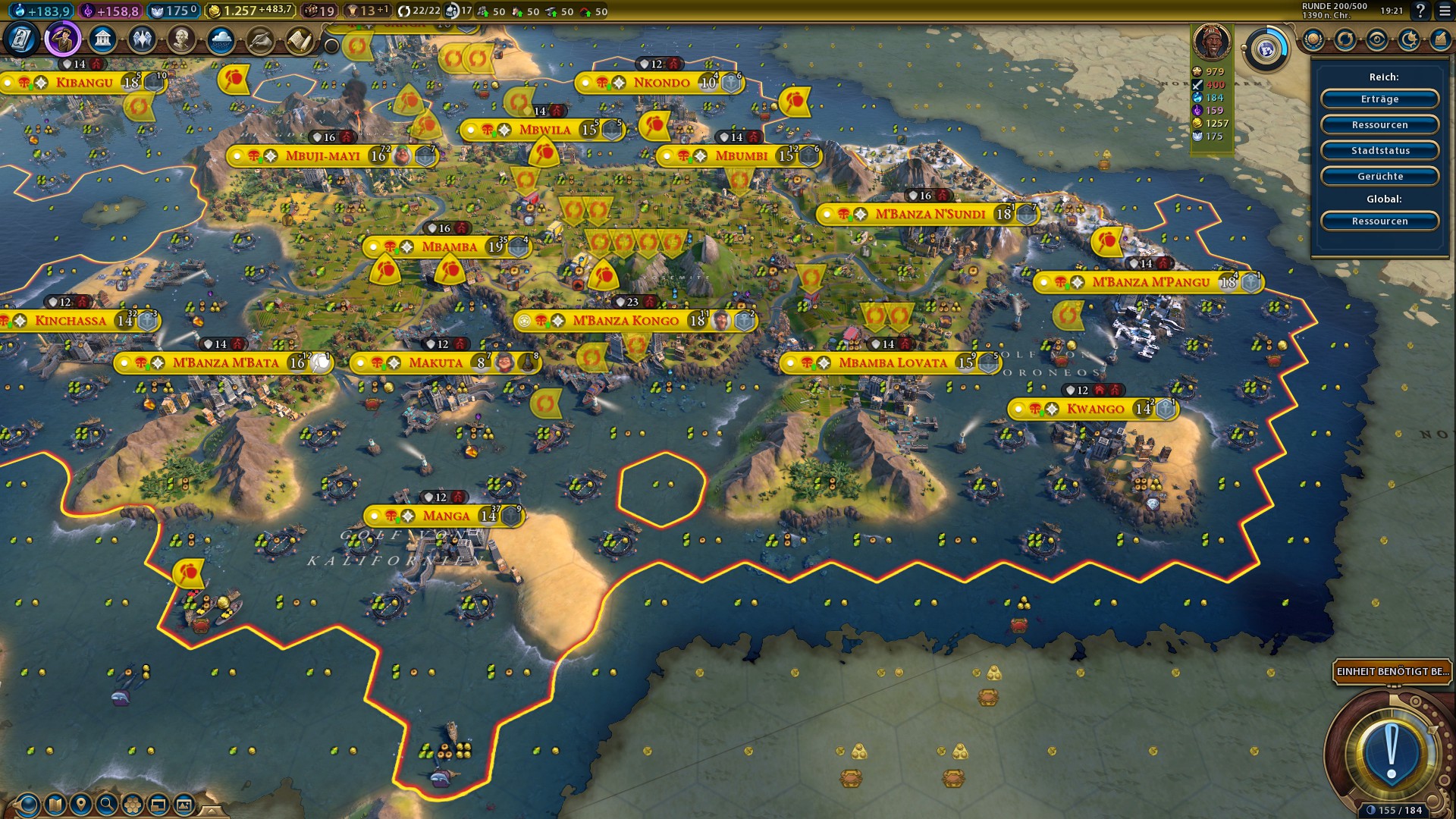Open the world rankings laurel icon
Viewport: 1456px width, 819px height.
pyautogui.click(x=1313, y=39)
